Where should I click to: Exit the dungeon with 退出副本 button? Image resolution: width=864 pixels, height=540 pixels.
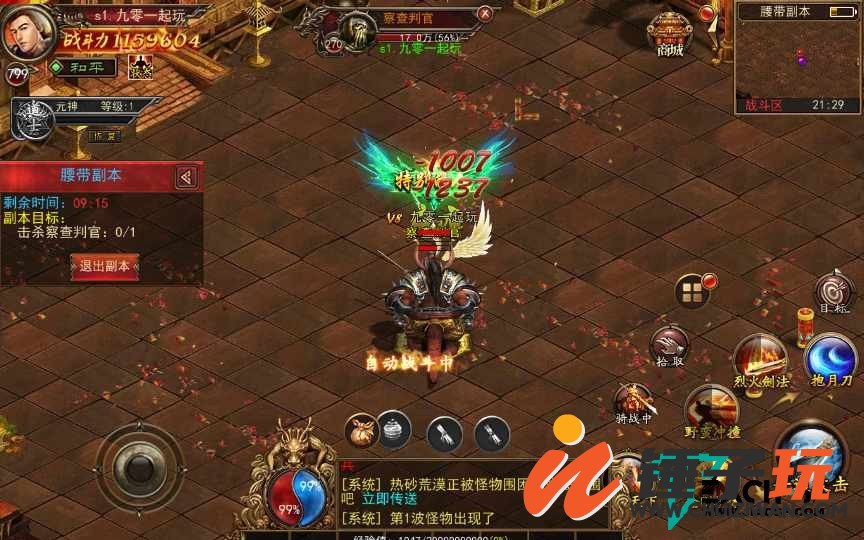tap(104, 266)
